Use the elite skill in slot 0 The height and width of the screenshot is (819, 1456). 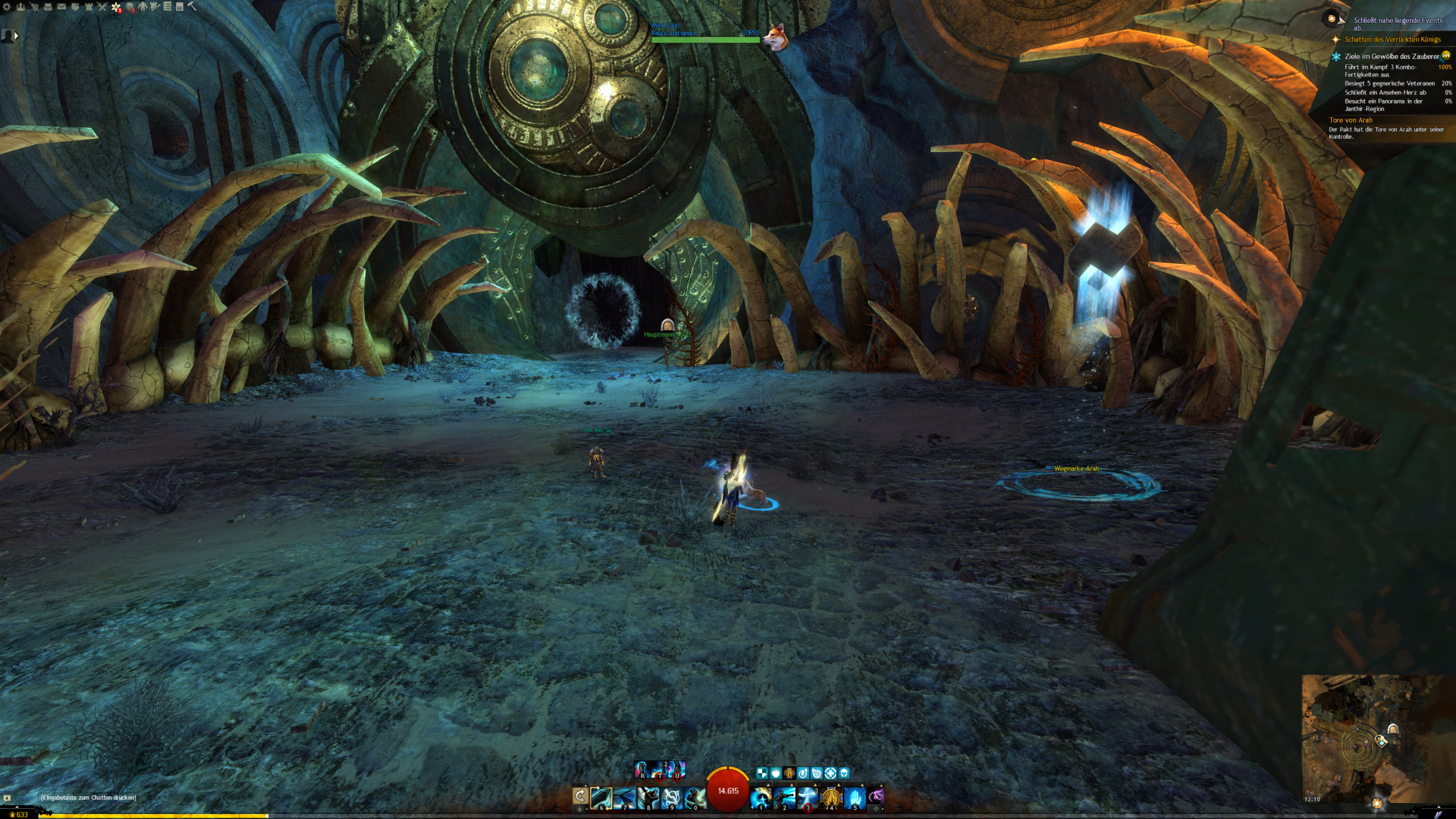[694, 797]
